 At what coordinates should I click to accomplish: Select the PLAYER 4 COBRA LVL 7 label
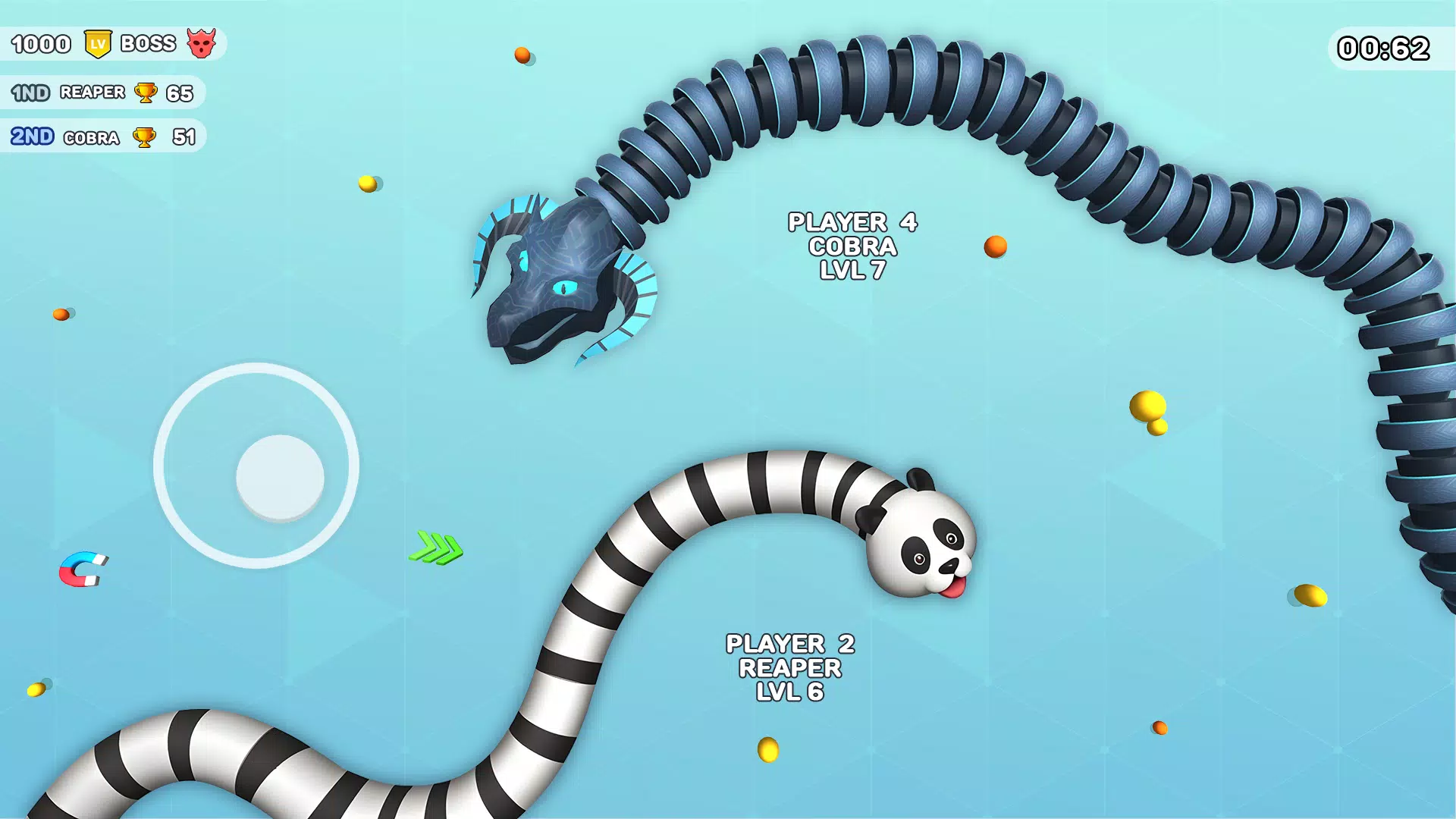[x=852, y=246]
